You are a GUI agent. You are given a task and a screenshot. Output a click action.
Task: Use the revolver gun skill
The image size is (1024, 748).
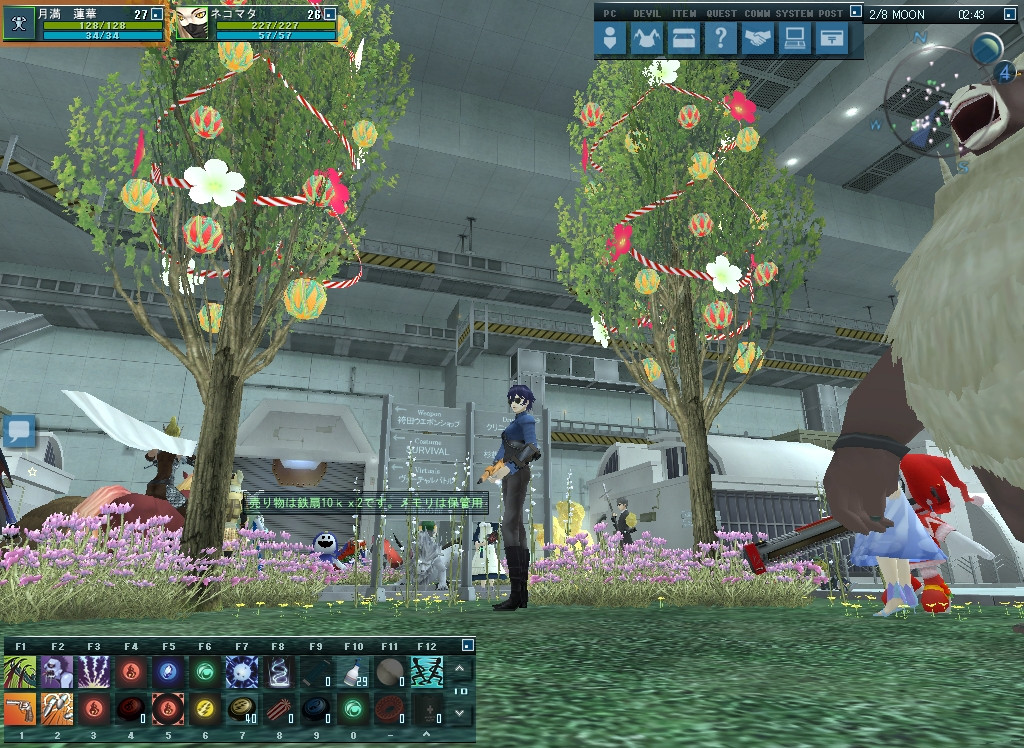pyautogui.click(x=20, y=708)
